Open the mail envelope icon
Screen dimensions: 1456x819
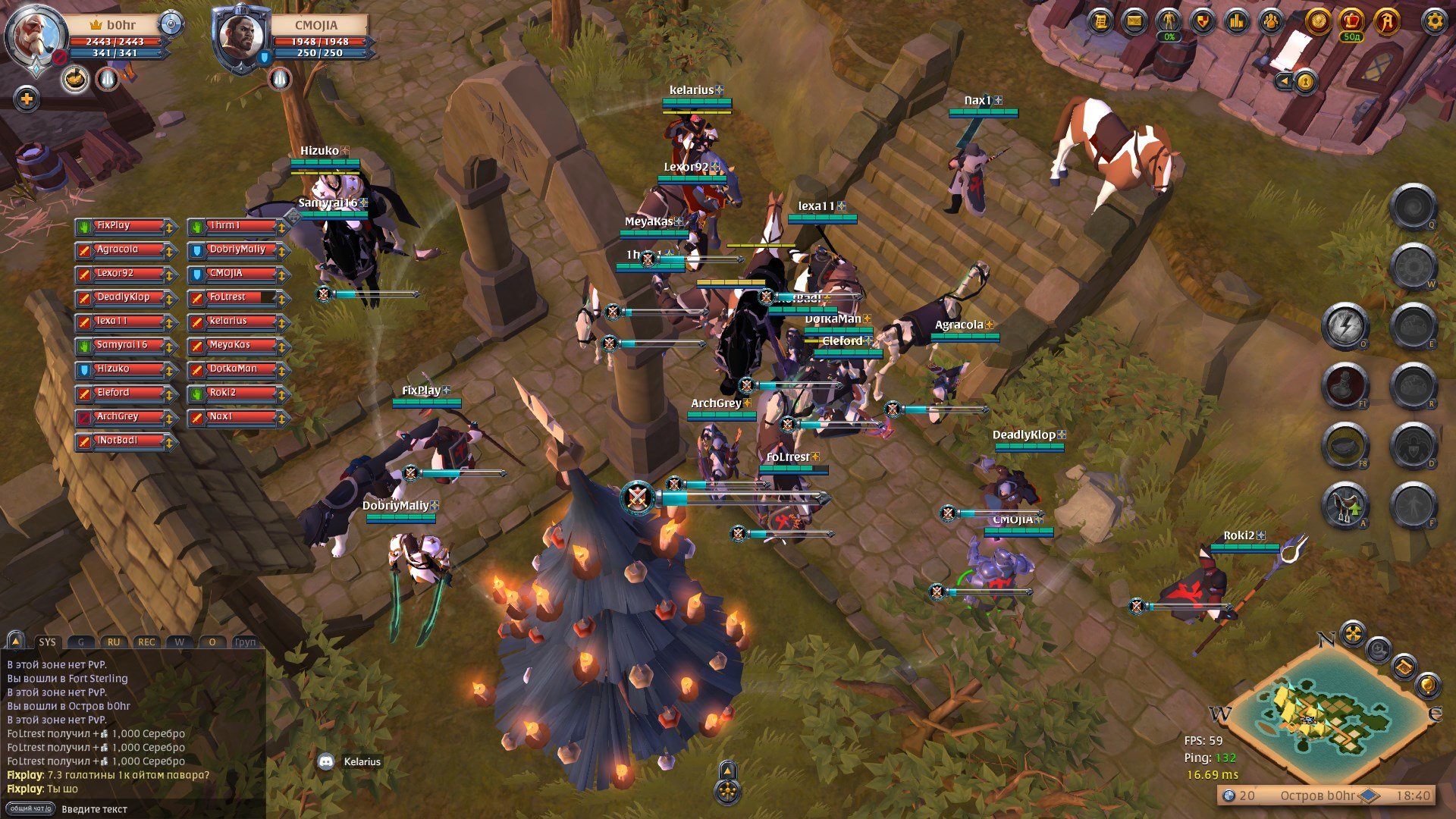1134,21
